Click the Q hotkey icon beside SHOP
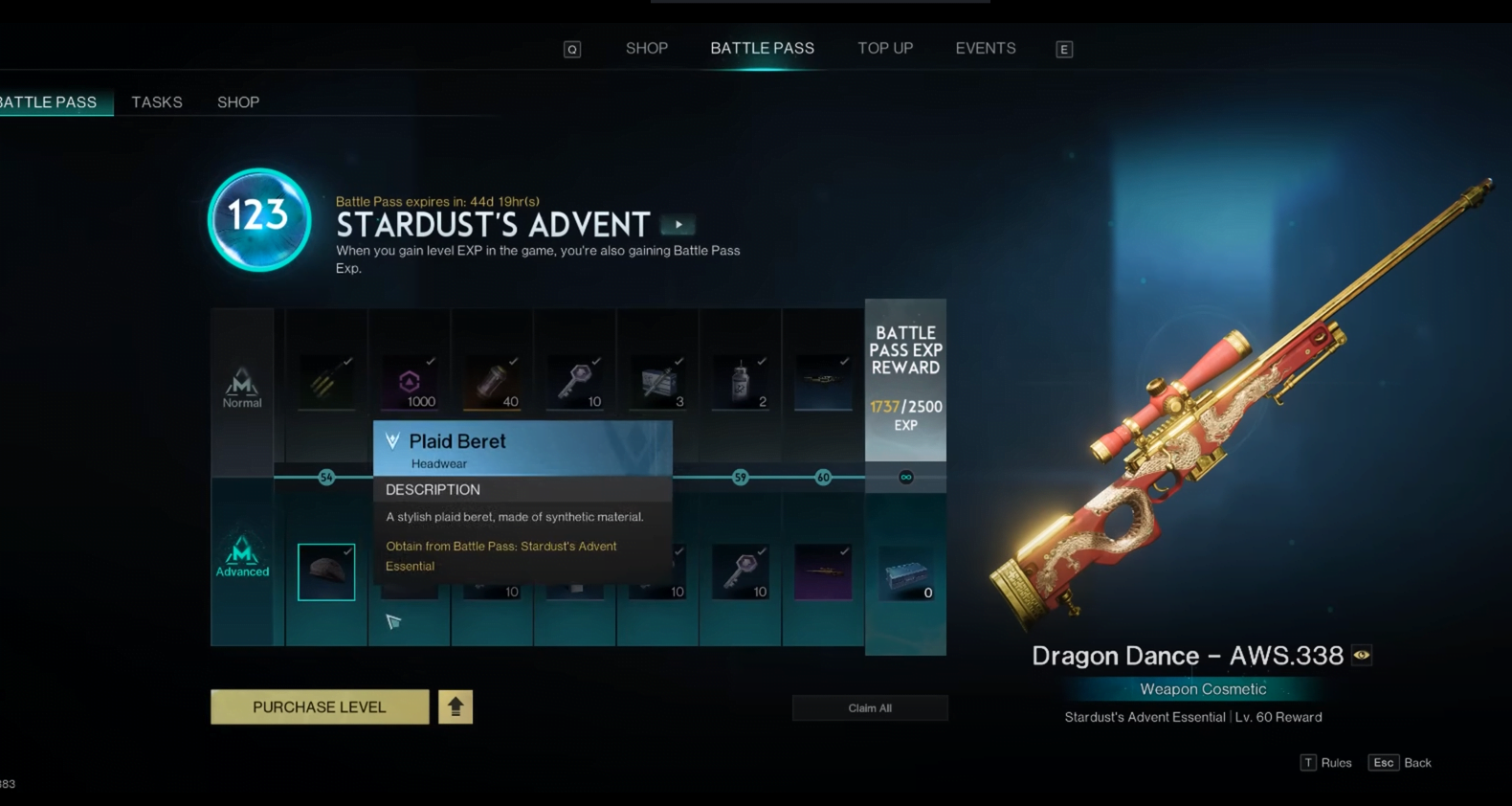 point(572,49)
